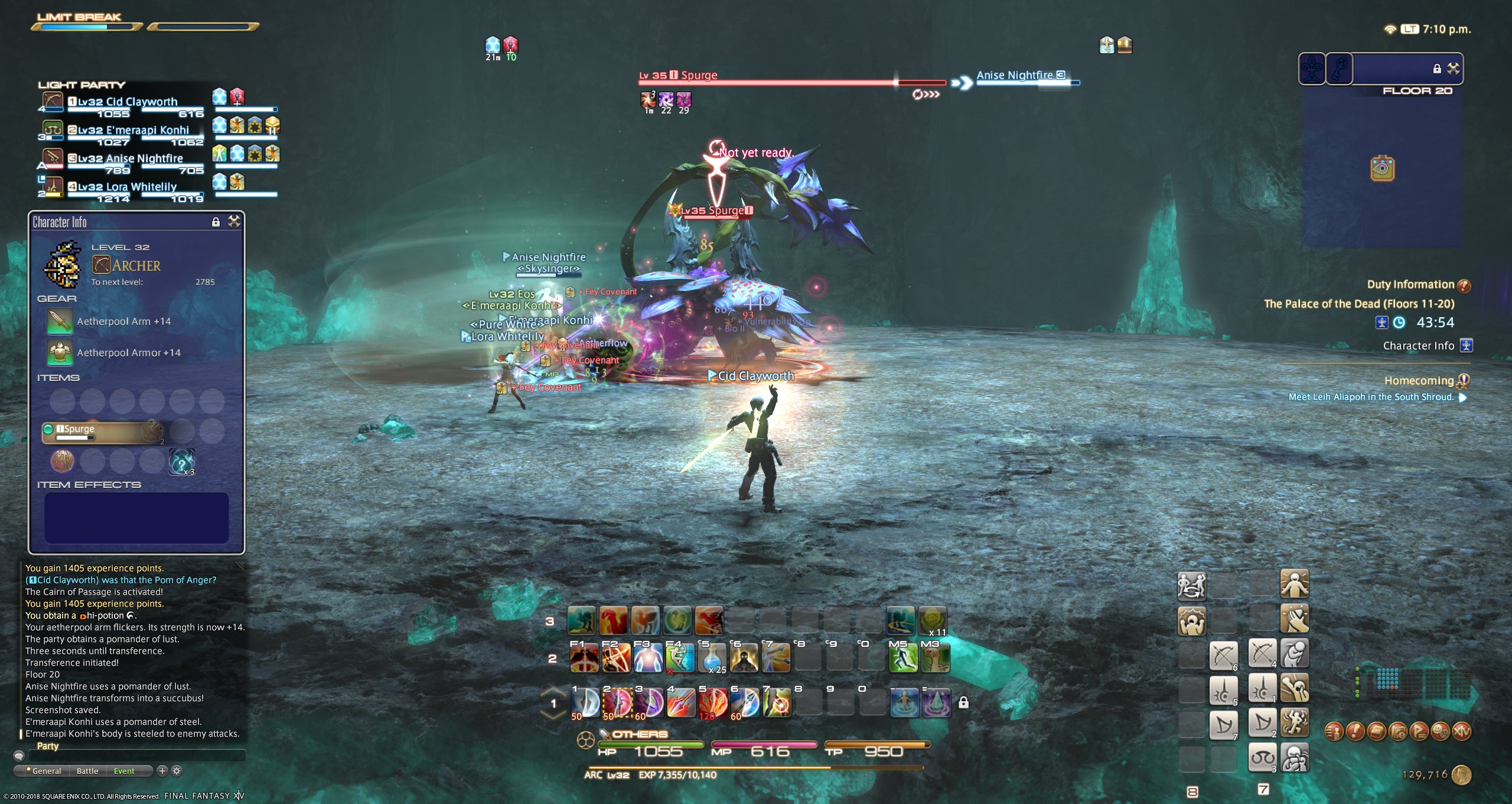Open the XIV system menu button
Viewport: 1512px width, 804px height.
(1461, 731)
